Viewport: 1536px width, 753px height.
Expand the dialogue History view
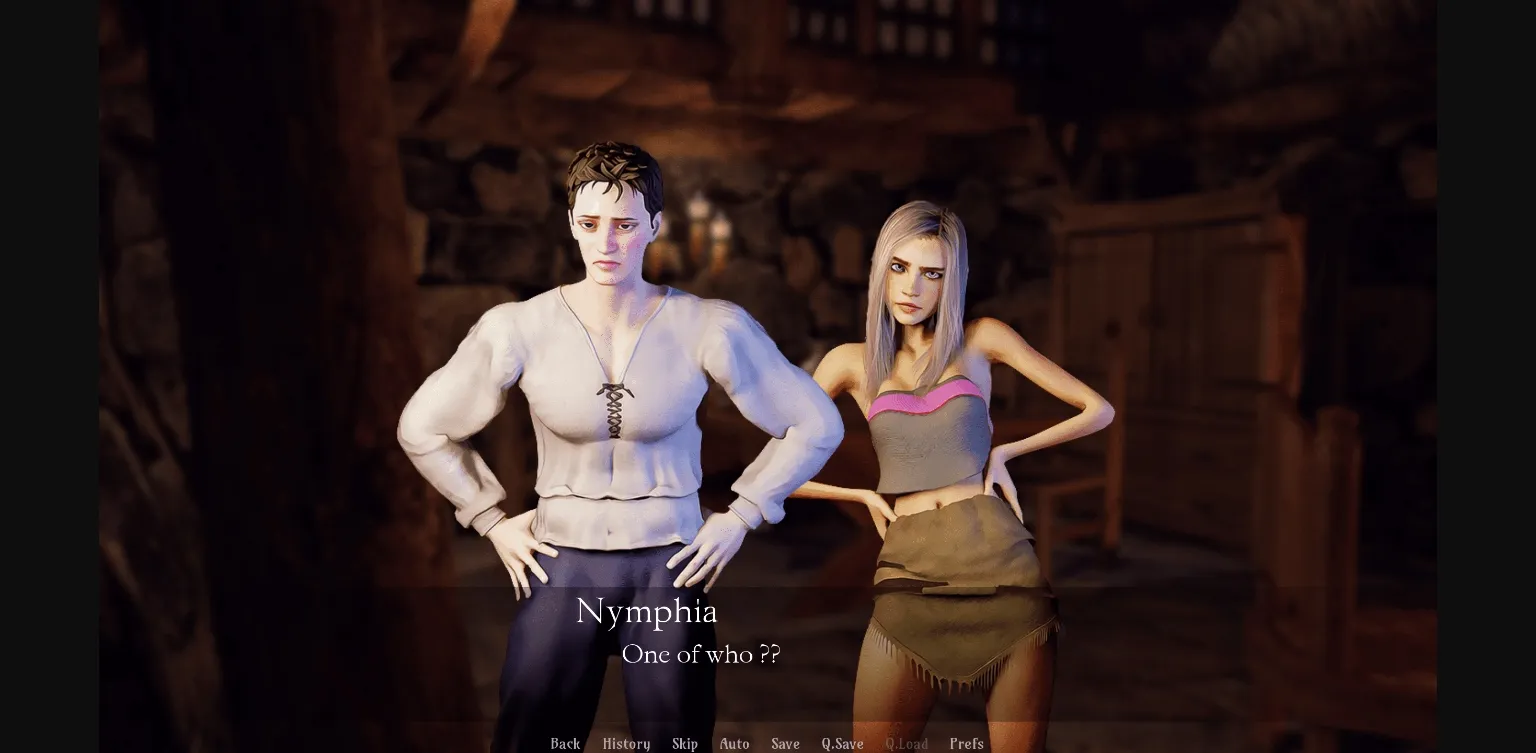(x=625, y=744)
